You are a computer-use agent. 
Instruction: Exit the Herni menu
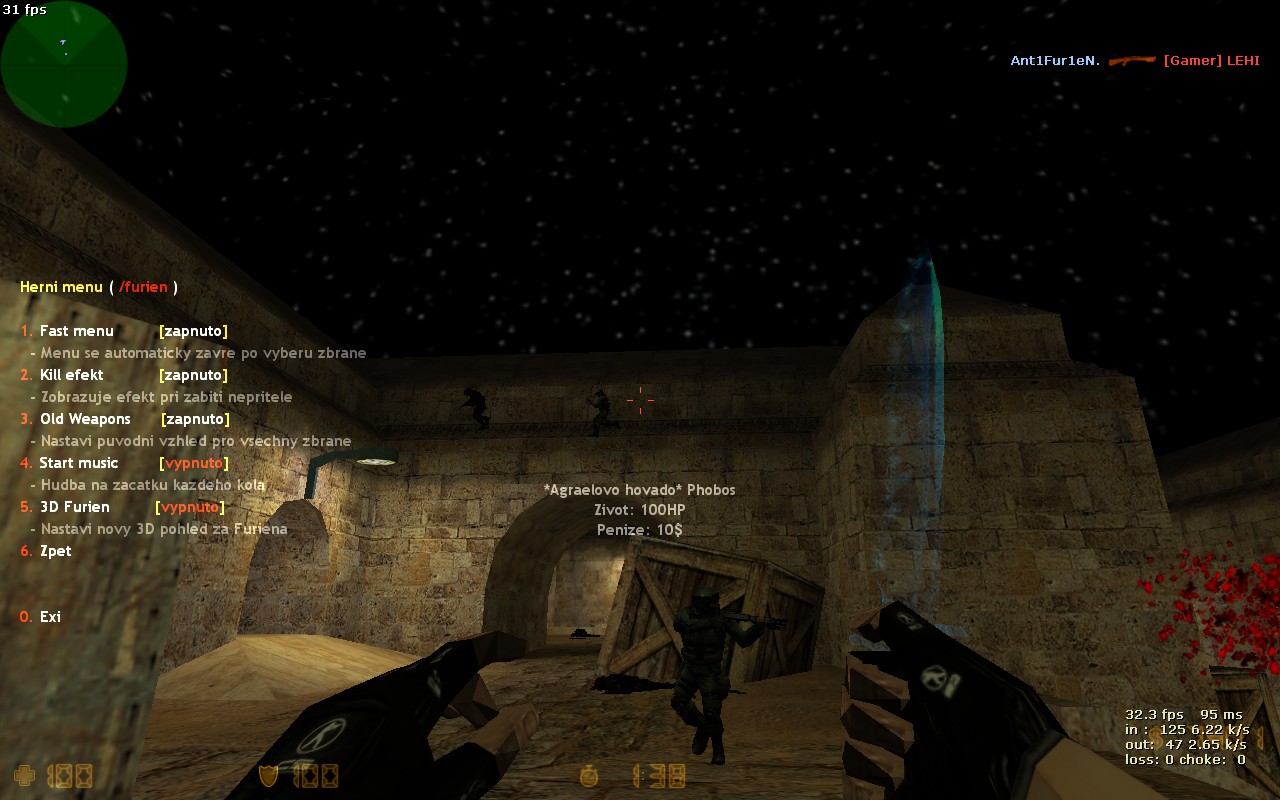(x=50, y=617)
